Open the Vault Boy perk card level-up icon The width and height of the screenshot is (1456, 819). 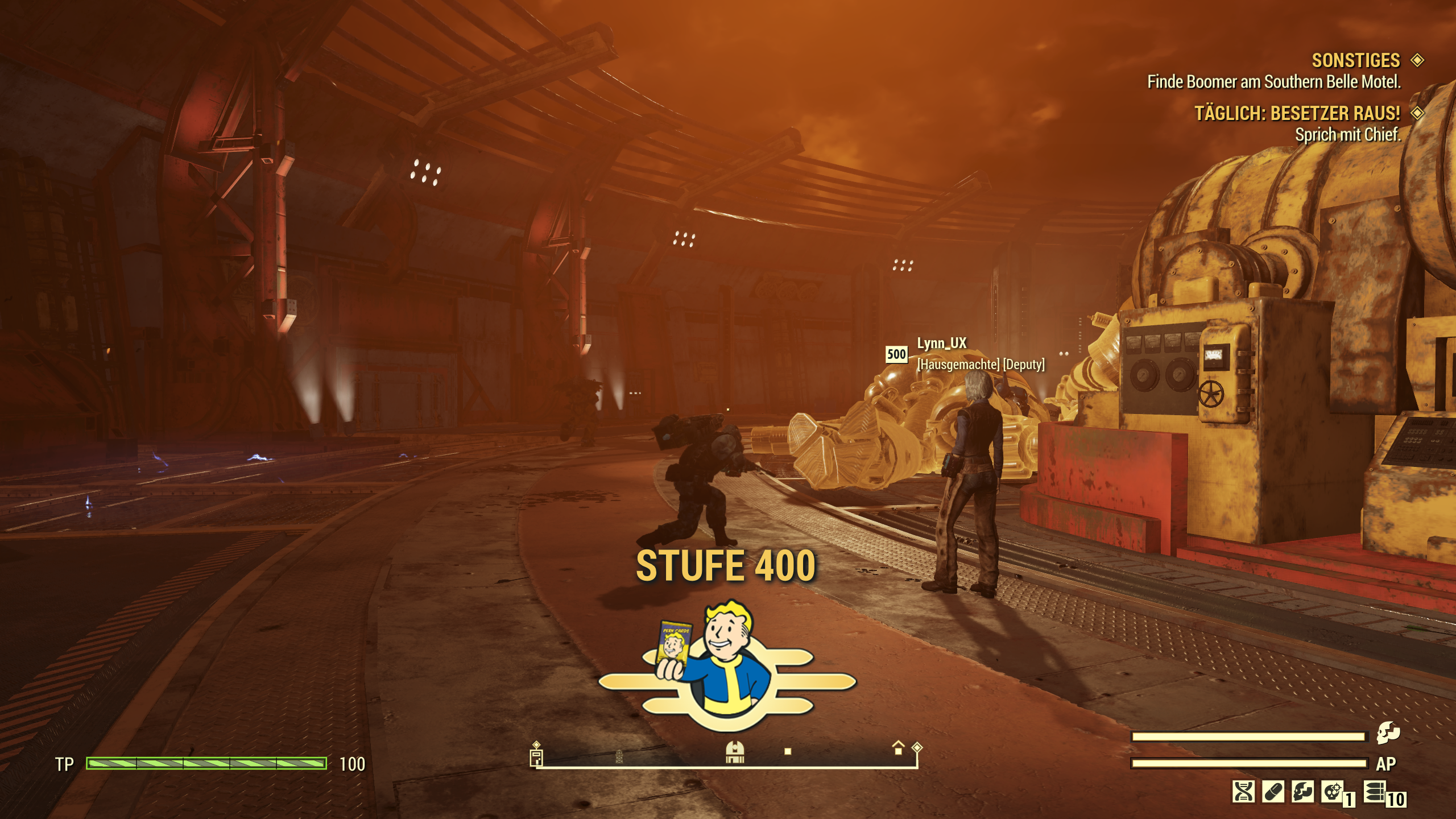(727, 666)
